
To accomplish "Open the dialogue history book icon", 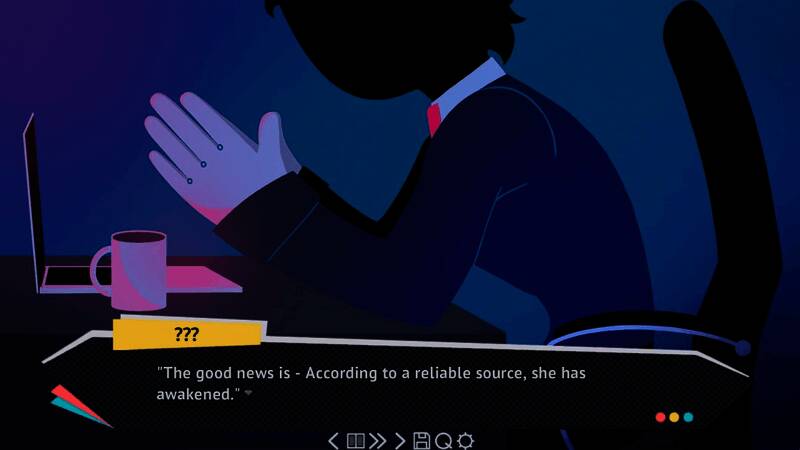I will click(355, 440).
